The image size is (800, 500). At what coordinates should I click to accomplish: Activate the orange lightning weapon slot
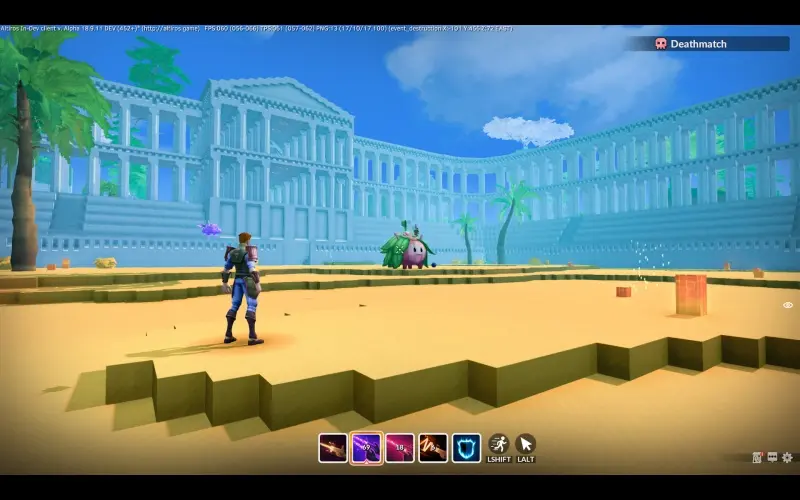433,447
